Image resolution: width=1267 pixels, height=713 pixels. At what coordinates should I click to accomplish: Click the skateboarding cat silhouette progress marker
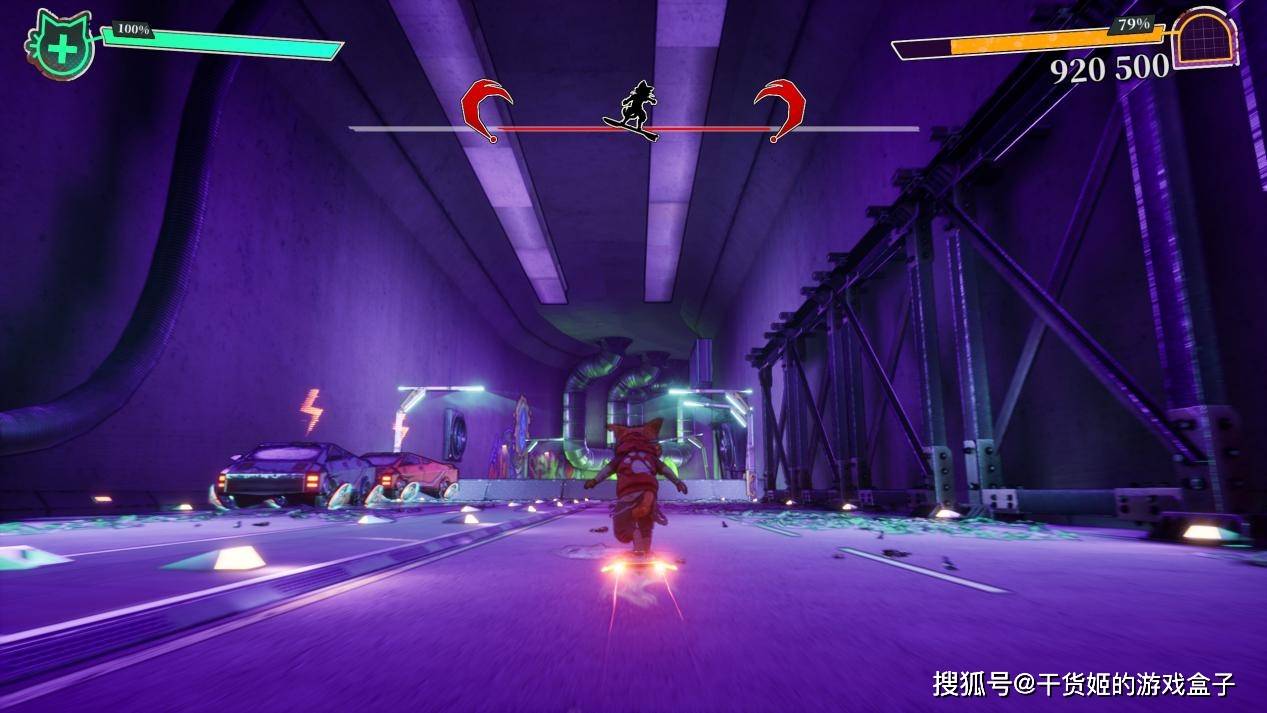(x=634, y=111)
